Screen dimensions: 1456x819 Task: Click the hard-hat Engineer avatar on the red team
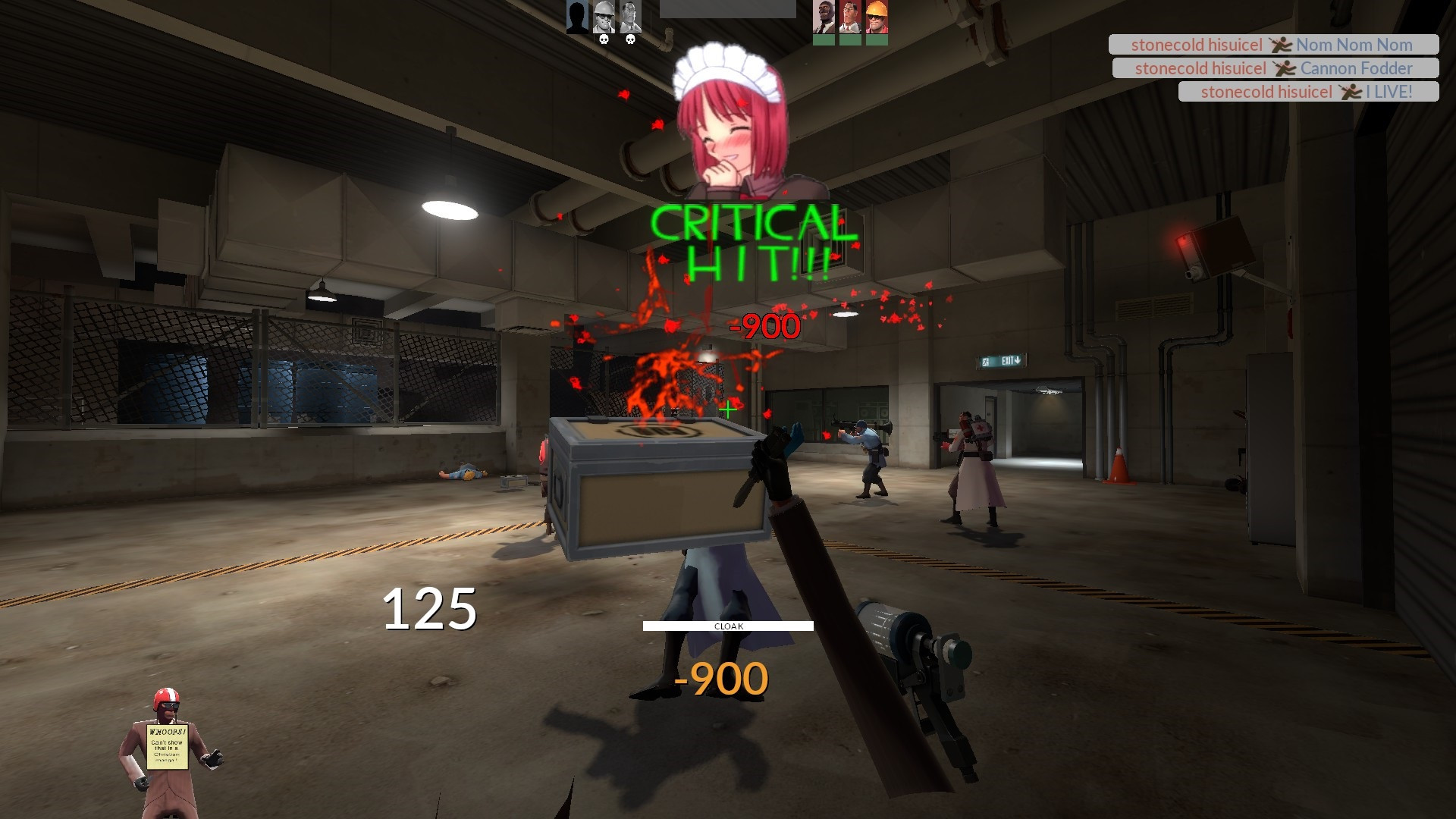point(877,16)
